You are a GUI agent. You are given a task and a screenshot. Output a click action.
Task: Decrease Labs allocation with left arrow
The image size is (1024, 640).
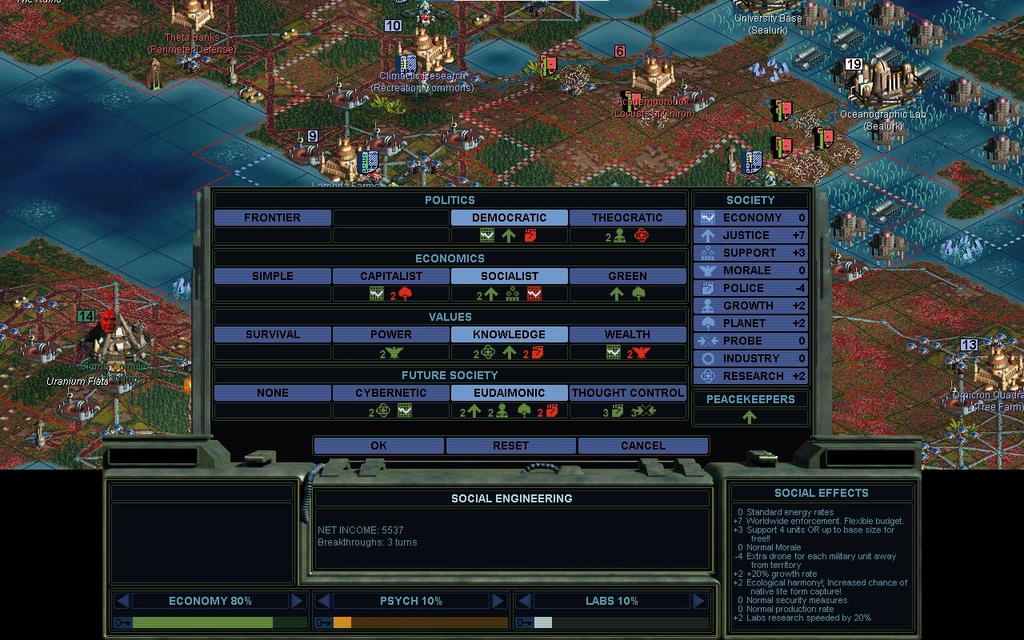click(x=522, y=601)
